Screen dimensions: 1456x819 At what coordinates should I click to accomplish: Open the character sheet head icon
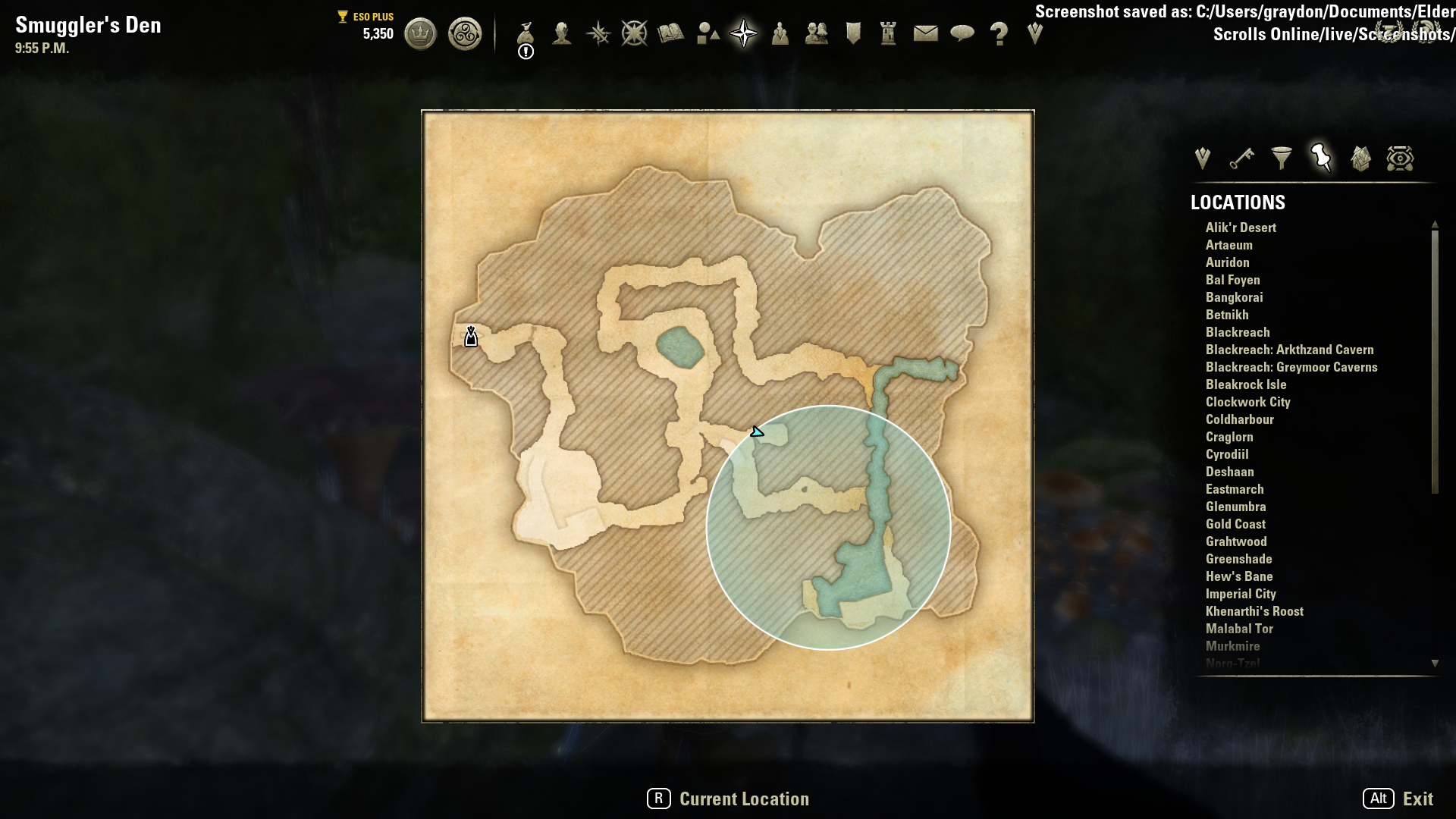[x=562, y=33]
